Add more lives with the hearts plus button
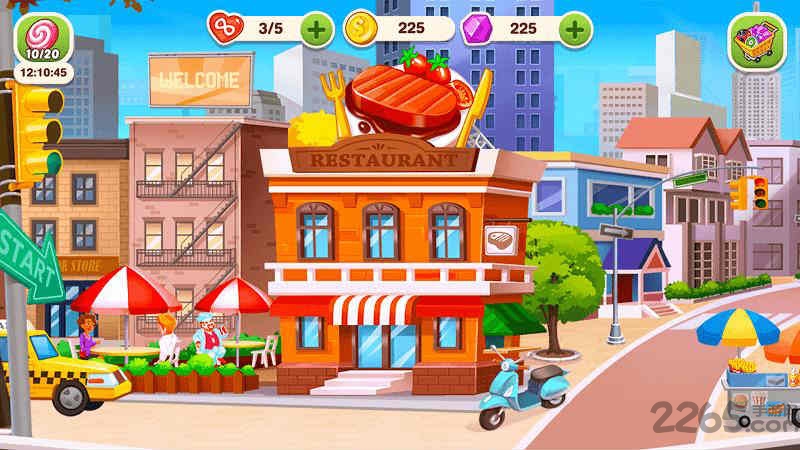The height and width of the screenshot is (450, 800). 316,29
